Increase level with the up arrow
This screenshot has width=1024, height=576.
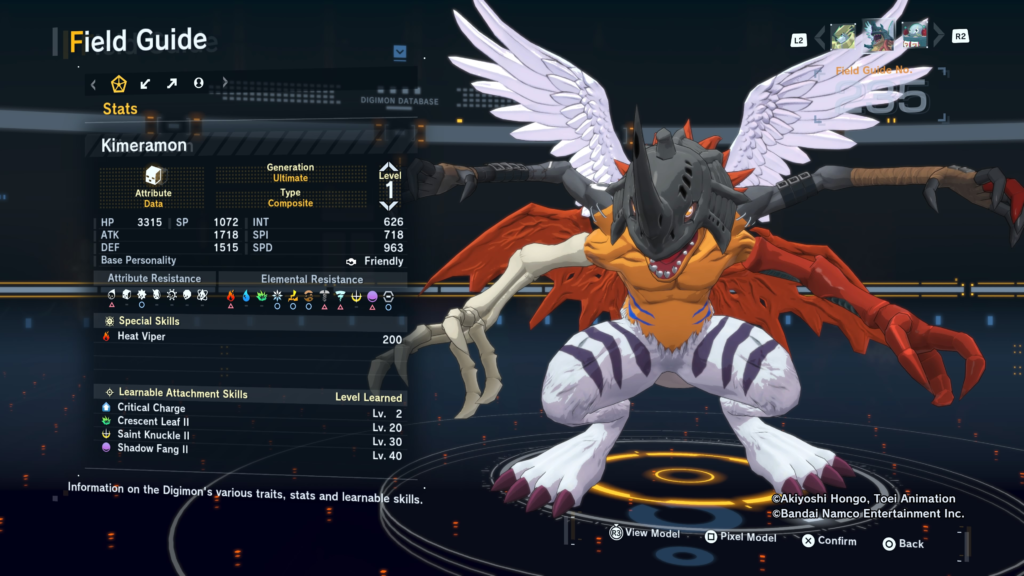click(389, 168)
